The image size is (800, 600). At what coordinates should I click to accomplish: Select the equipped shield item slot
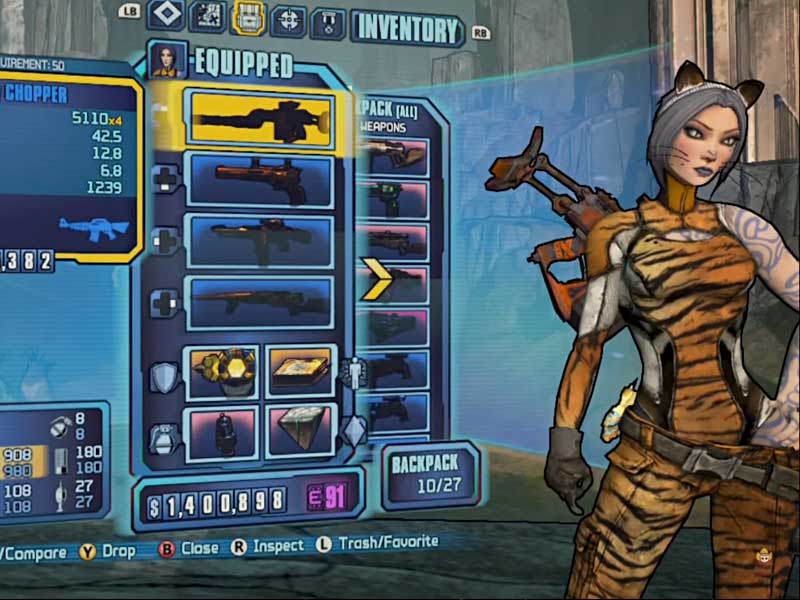(x=222, y=371)
